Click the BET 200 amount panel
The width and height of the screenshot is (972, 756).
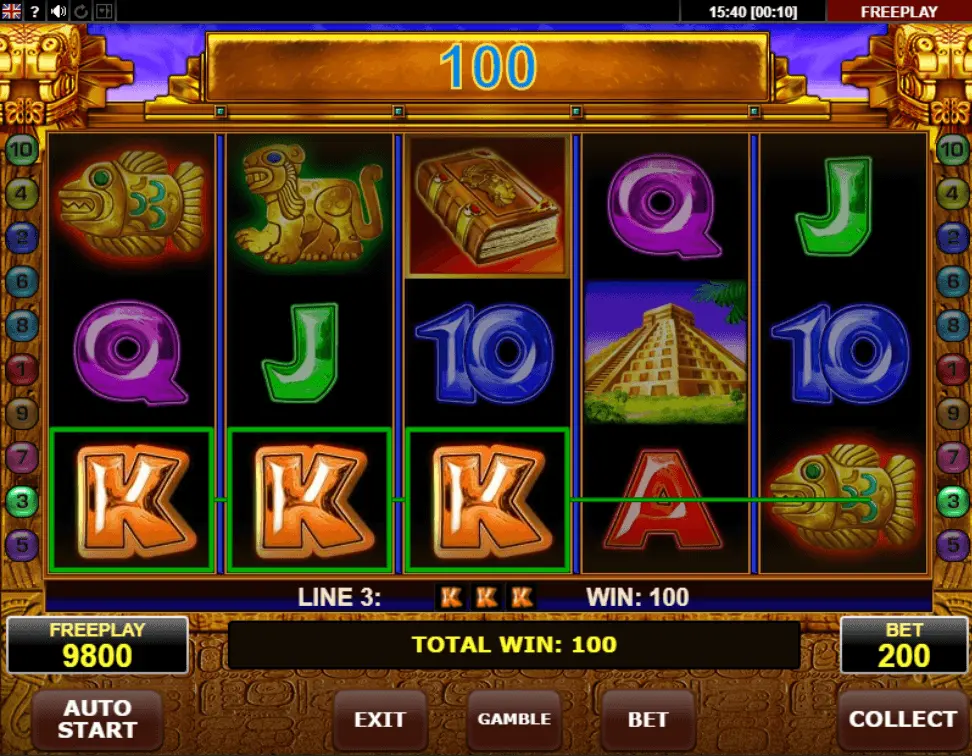point(902,645)
